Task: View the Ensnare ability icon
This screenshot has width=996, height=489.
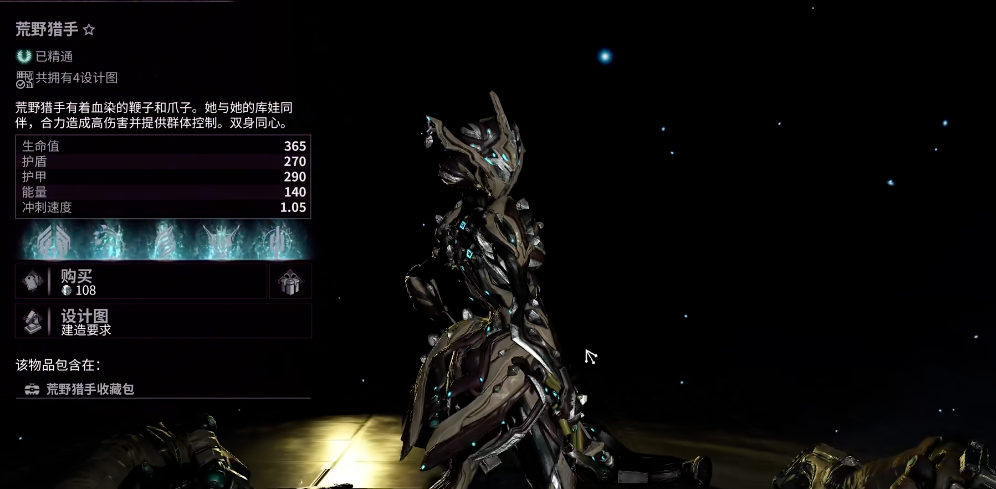Action: coord(163,241)
